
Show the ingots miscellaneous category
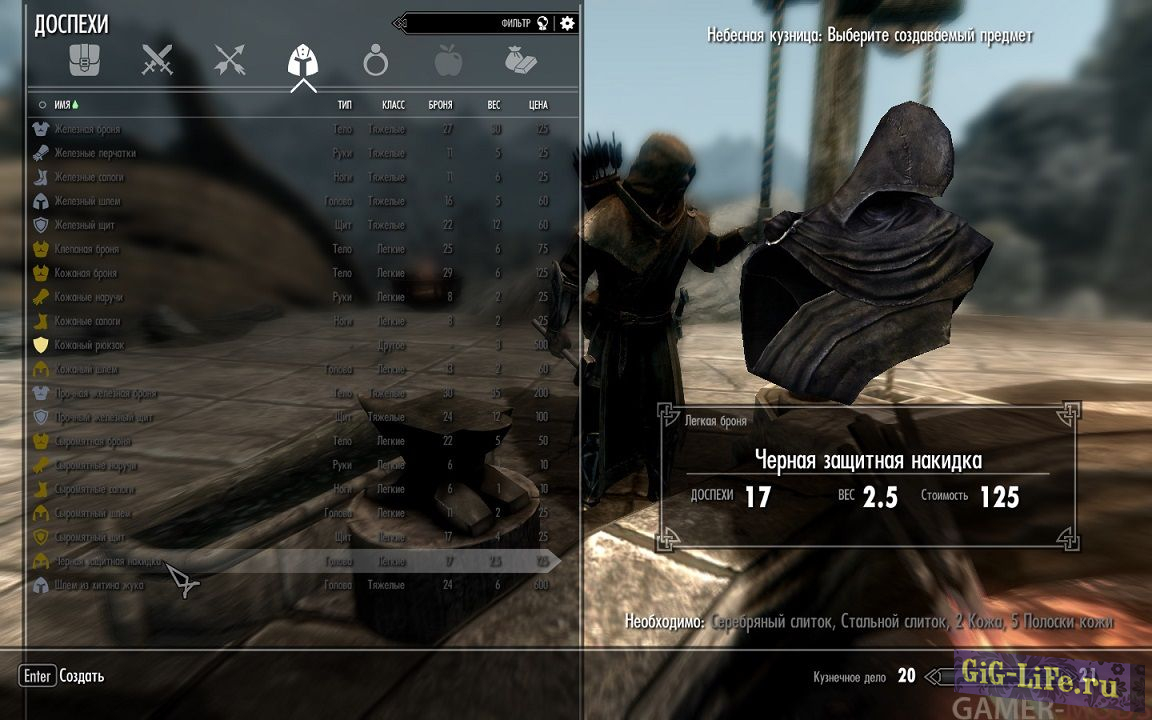point(521,62)
